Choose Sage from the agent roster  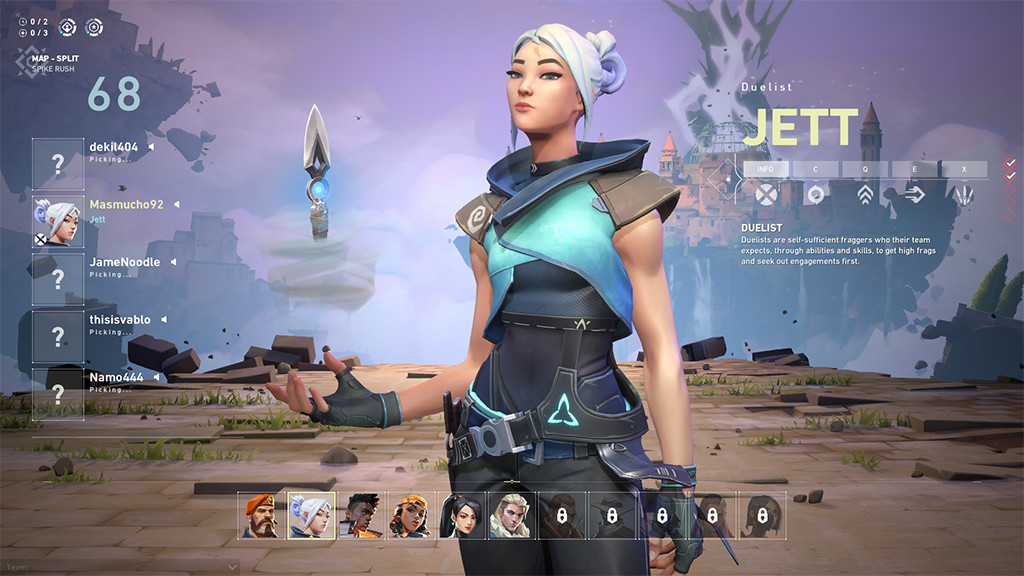coord(463,516)
